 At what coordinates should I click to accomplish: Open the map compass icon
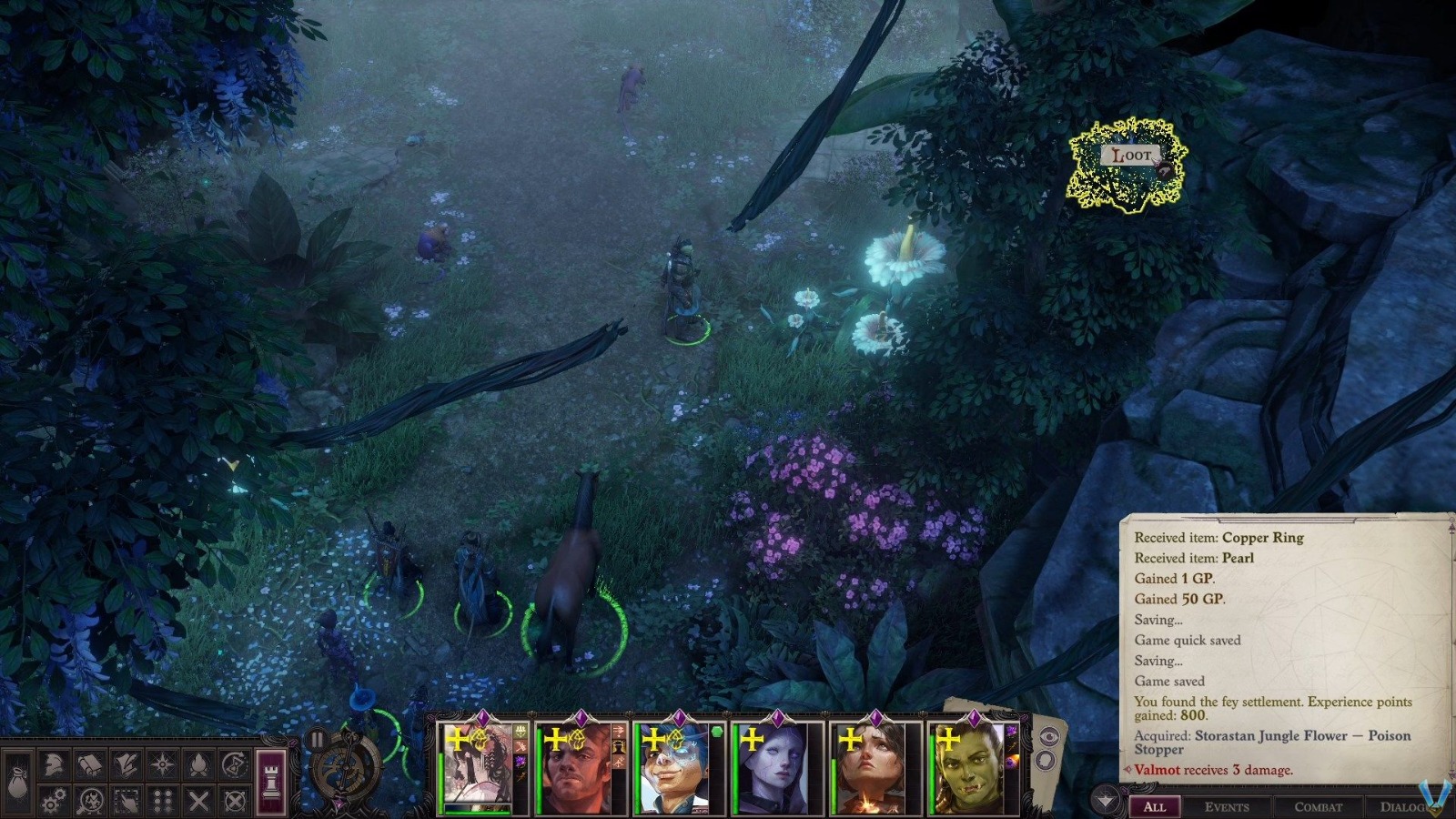click(162, 764)
